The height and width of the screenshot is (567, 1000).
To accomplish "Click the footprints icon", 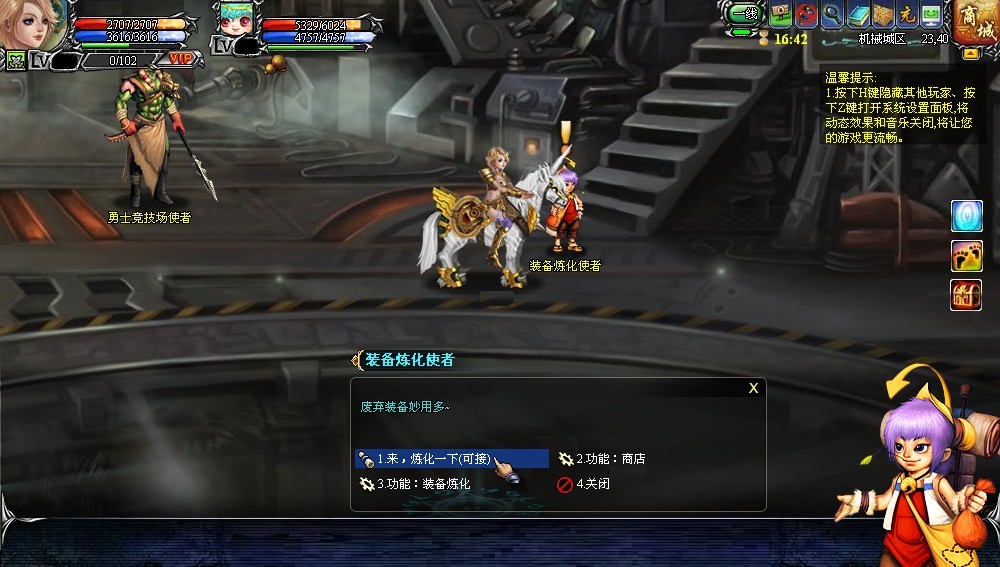I will click(x=966, y=255).
